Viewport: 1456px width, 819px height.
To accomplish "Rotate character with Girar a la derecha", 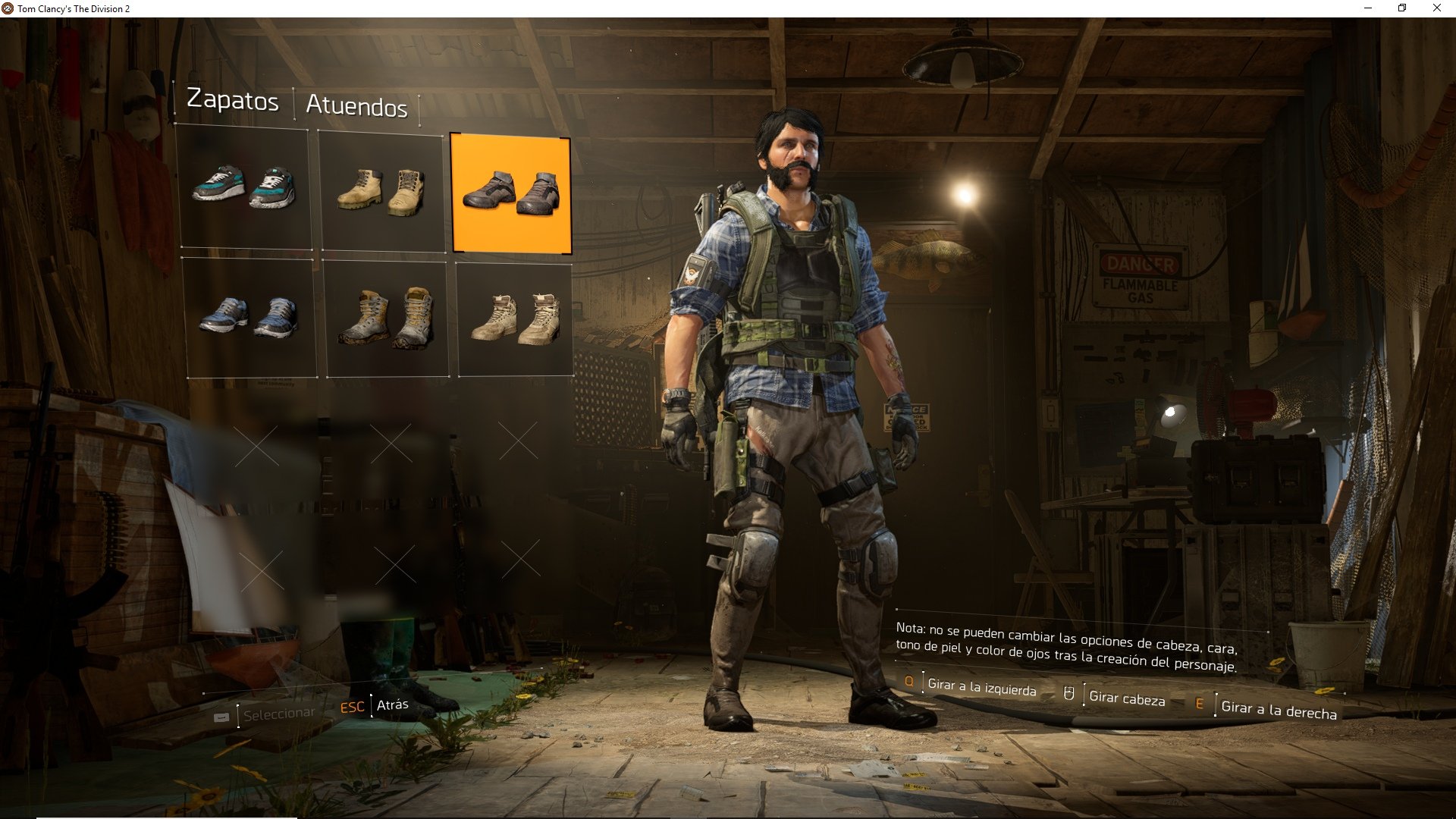I will 1279,710.
